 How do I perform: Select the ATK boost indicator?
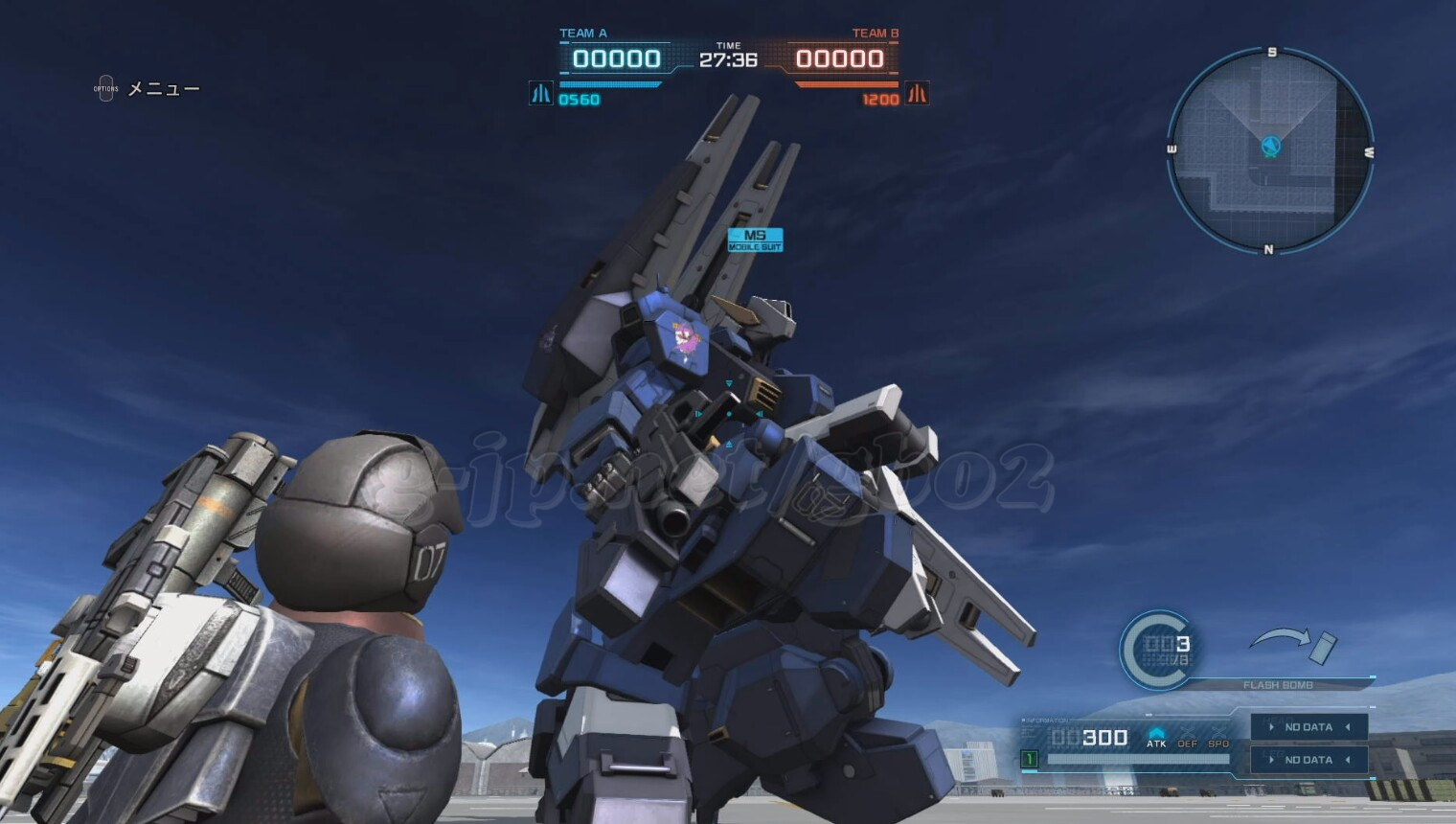point(1156,738)
